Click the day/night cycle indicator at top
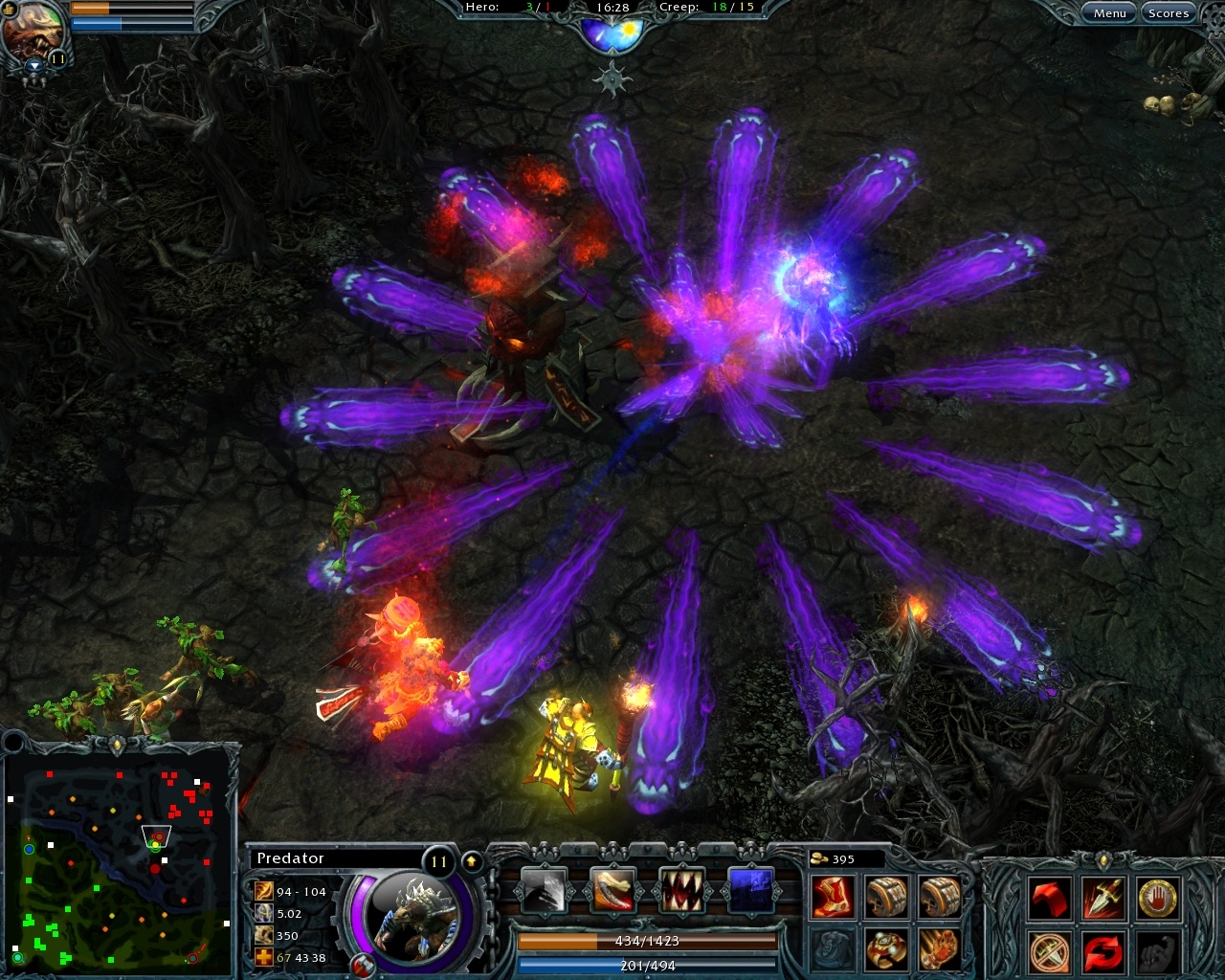Screen dimensions: 1225x980 coord(612,32)
